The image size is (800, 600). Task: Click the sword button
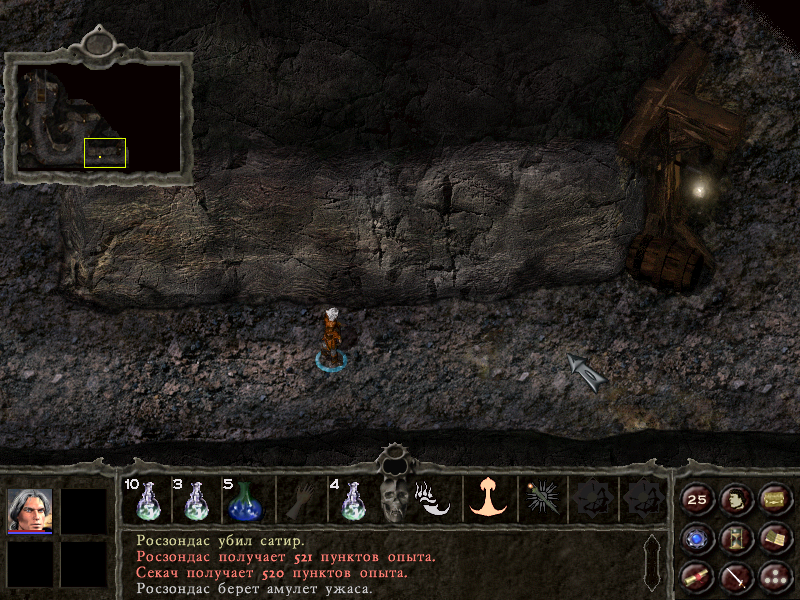[735, 576]
